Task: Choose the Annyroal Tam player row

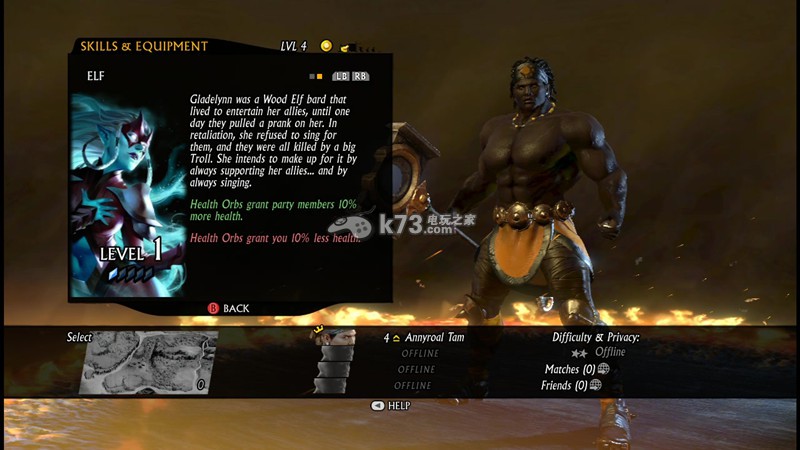Action: pyautogui.click(x=424, y=338)
